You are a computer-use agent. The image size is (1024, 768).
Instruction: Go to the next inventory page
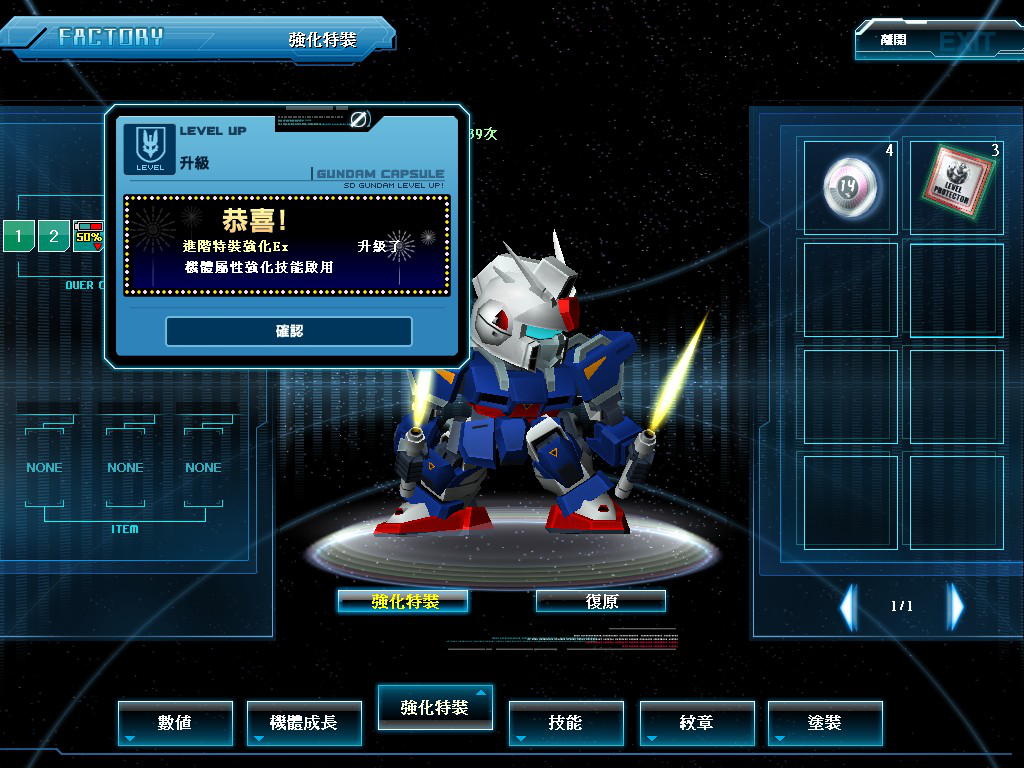coord(956,606)
